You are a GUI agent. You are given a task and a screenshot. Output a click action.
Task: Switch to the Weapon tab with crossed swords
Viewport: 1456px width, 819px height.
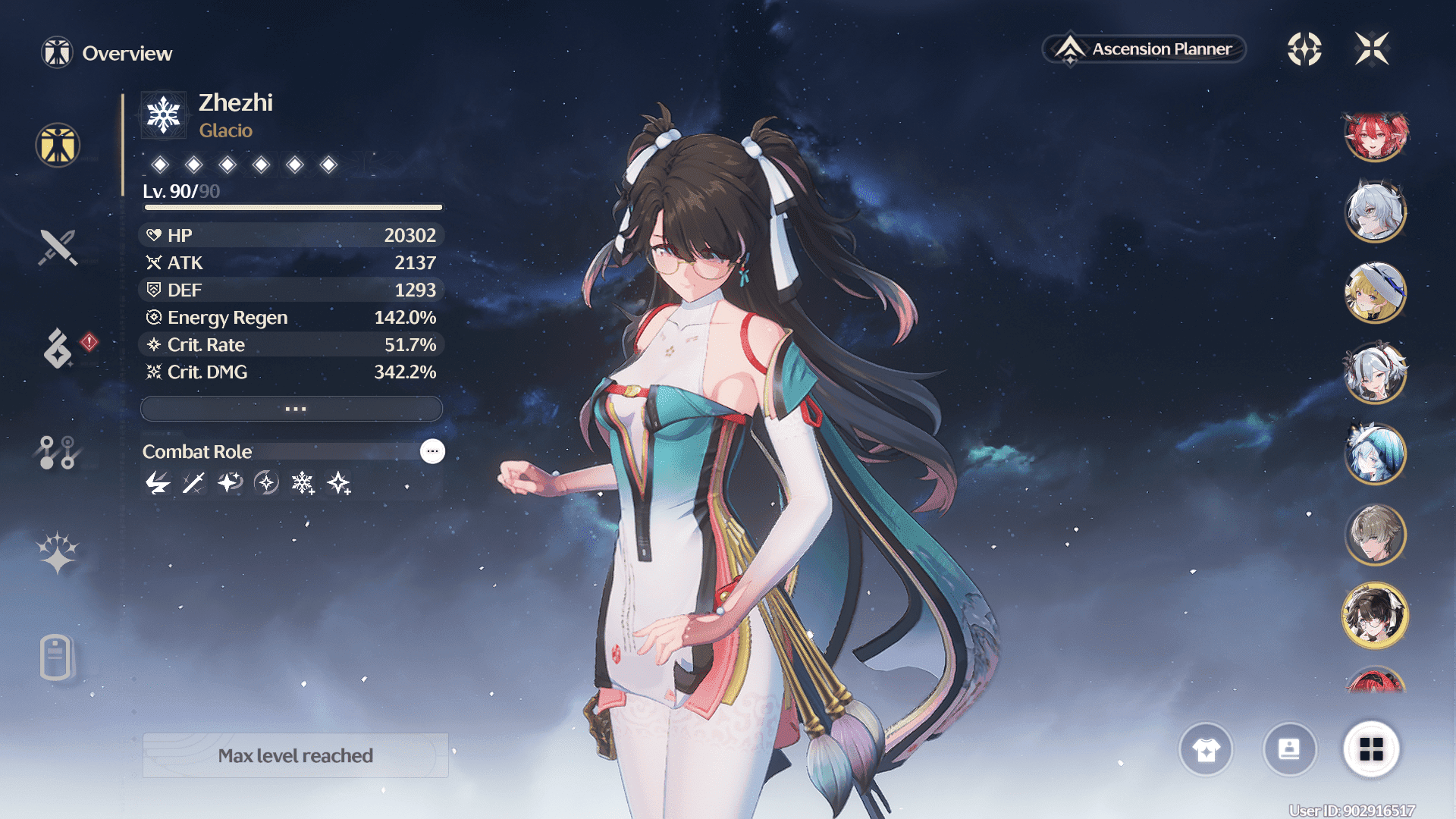[x=58, y=247]
